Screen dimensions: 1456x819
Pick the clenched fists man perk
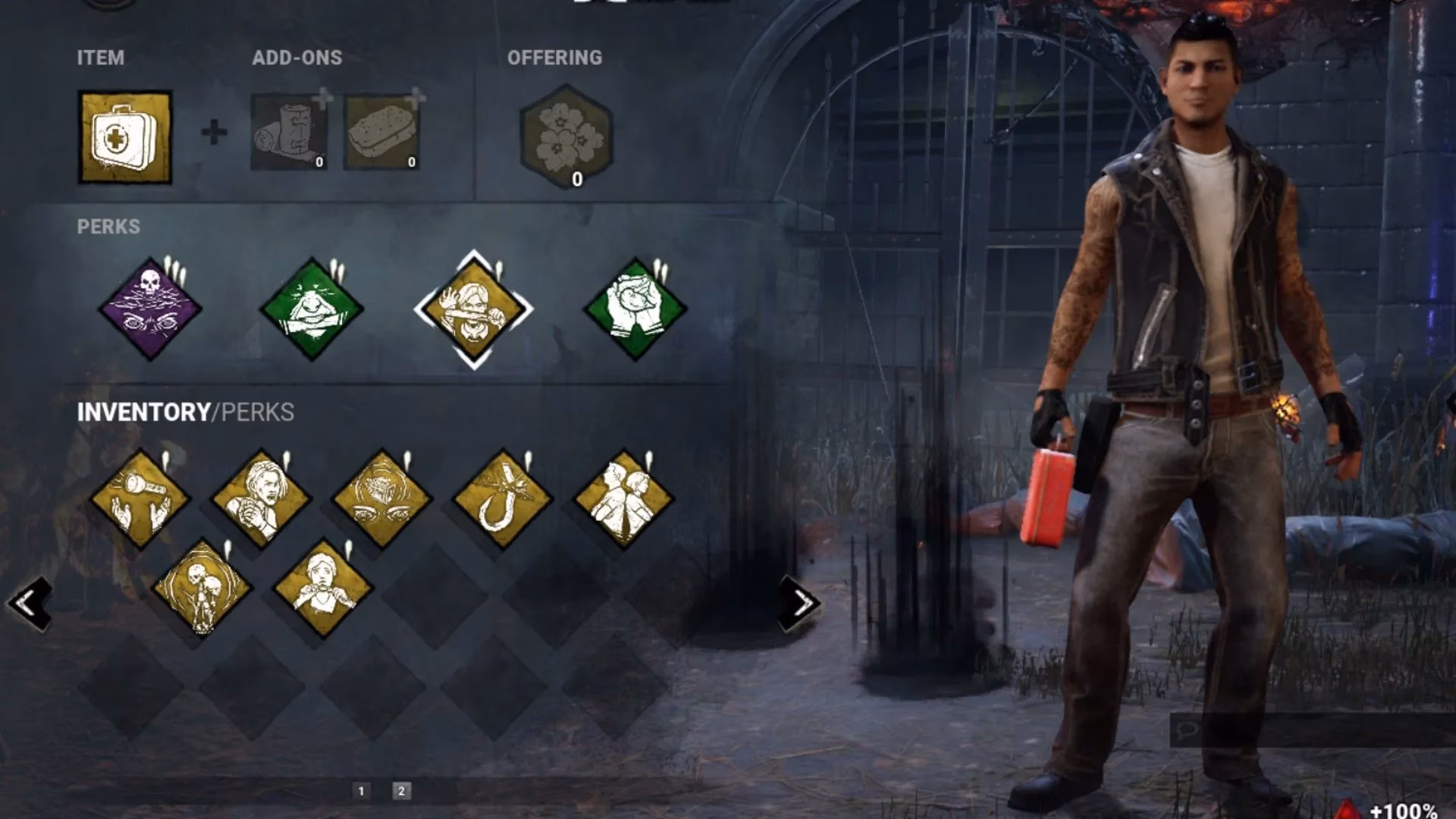click(x=261, y=499)
